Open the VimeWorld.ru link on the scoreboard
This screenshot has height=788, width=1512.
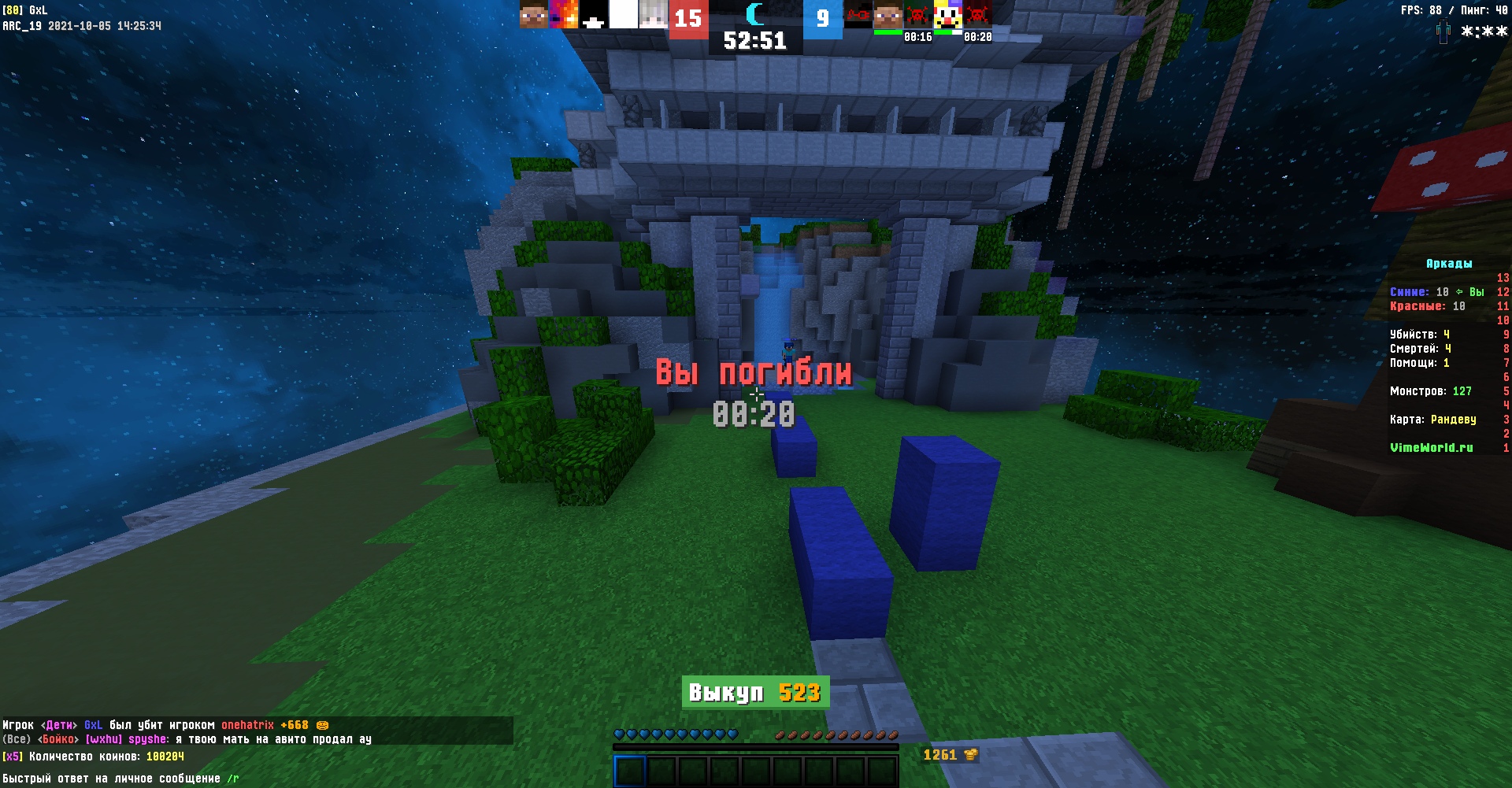click(1431, 447)
